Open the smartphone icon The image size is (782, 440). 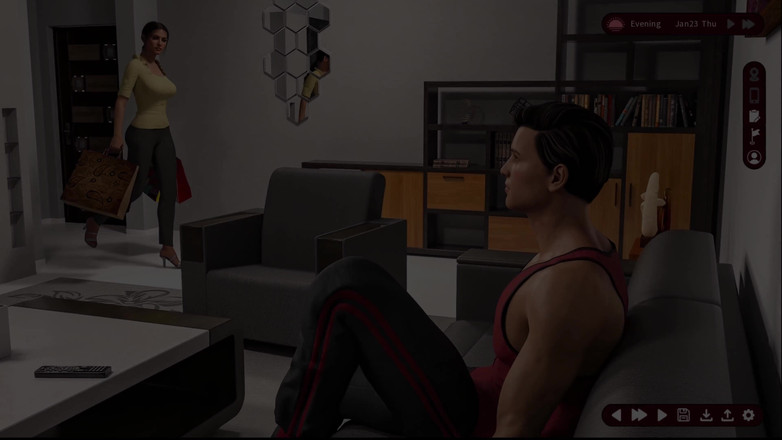pyautogui.click(x=754, y=95)
